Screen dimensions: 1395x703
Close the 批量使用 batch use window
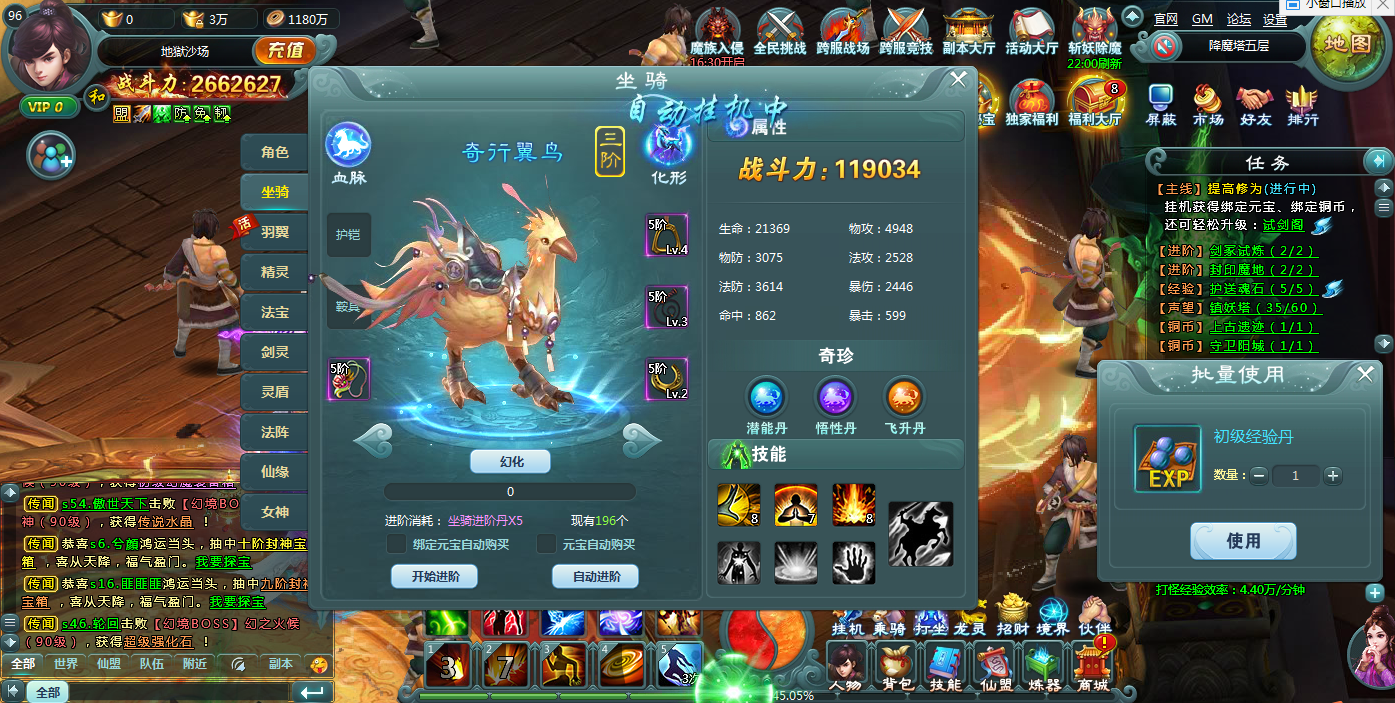[1365, 374]
